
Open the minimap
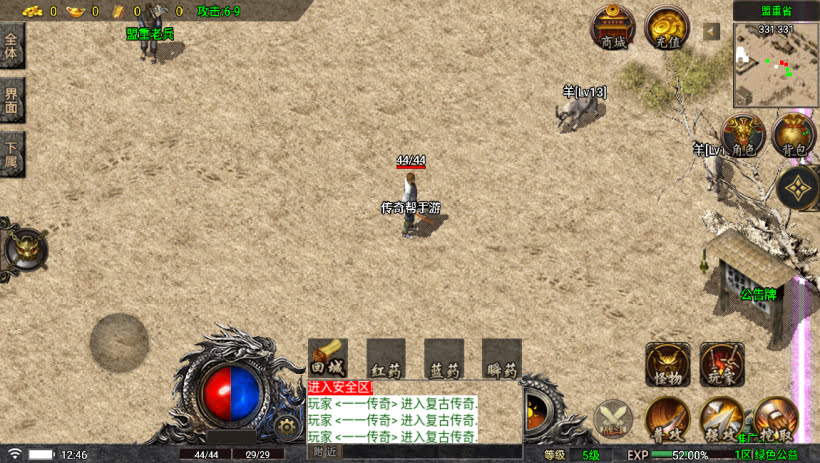(776, 65)
